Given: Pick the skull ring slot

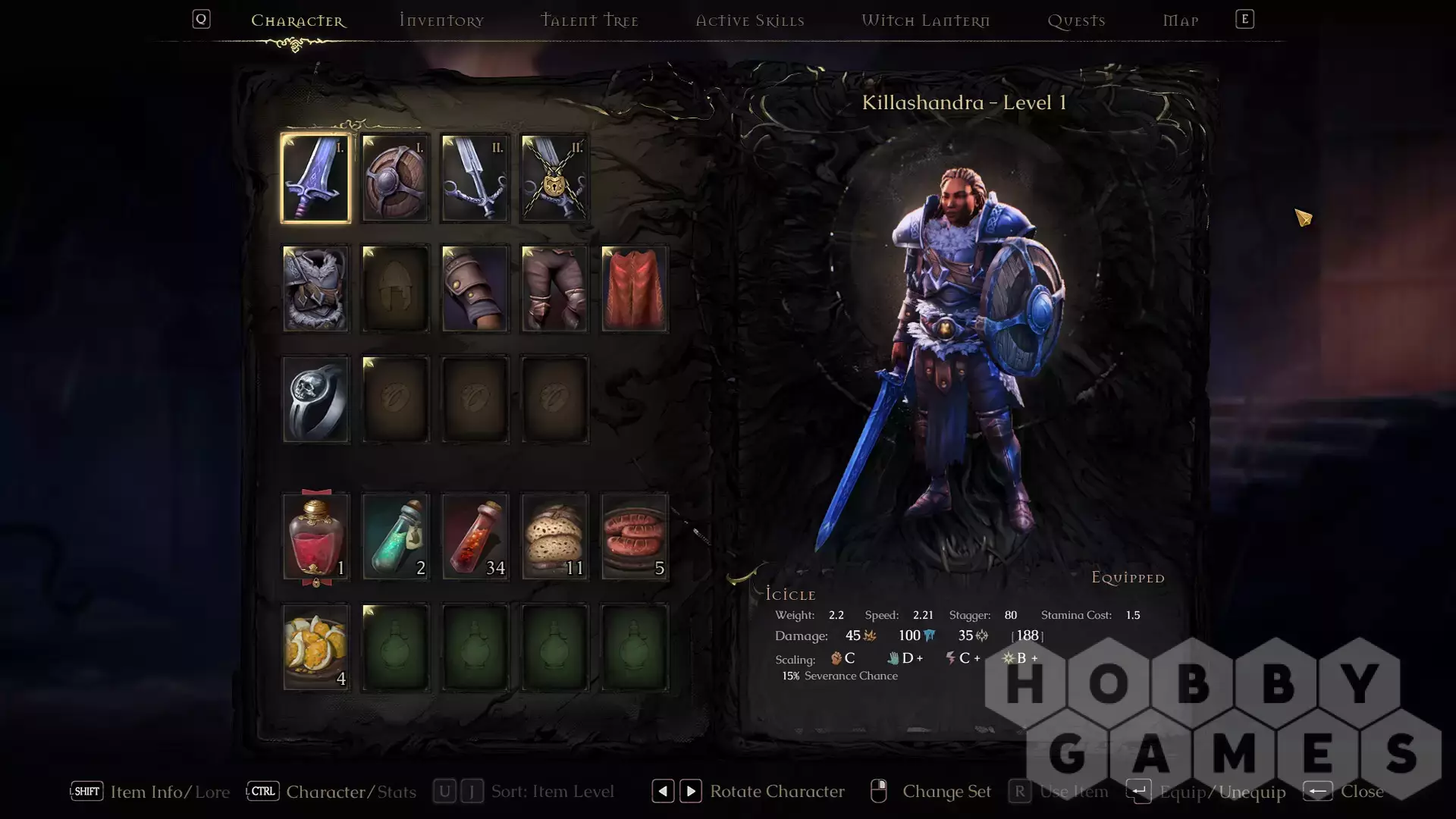Looking at the screenshot, I should tap(315, 400).
